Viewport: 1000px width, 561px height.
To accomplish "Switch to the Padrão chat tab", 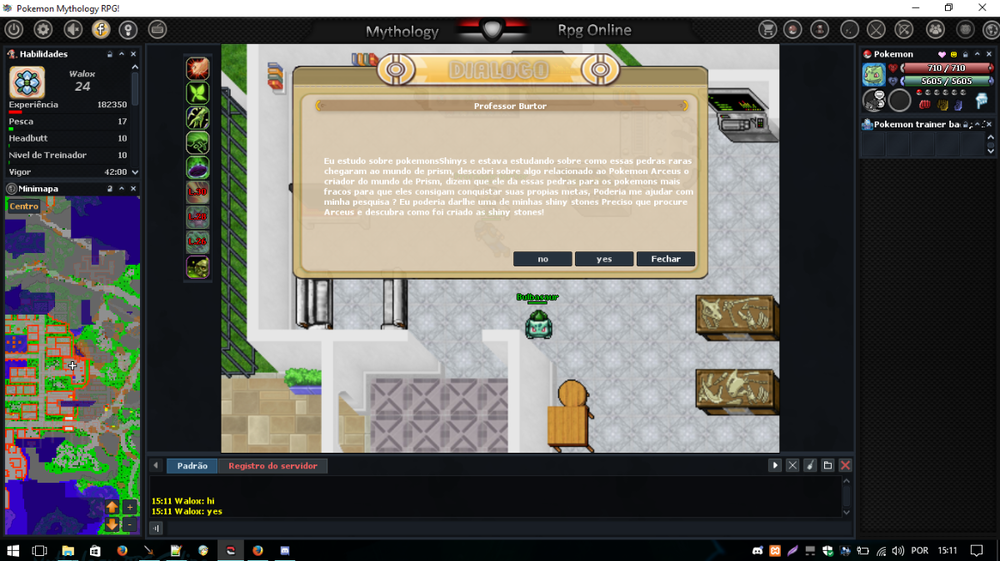I will pyautogui.click(x=192, y=466).
